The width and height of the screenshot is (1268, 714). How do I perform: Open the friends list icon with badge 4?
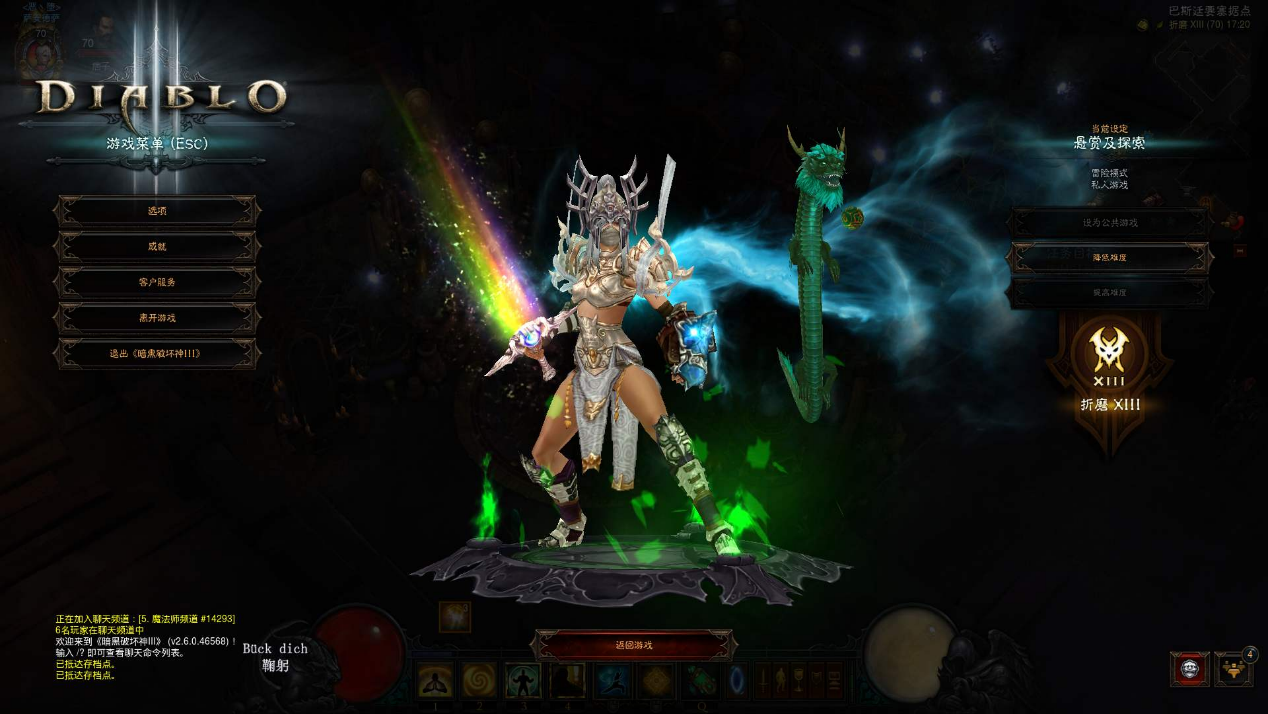pyautogui.click(x=1233, y=670)
